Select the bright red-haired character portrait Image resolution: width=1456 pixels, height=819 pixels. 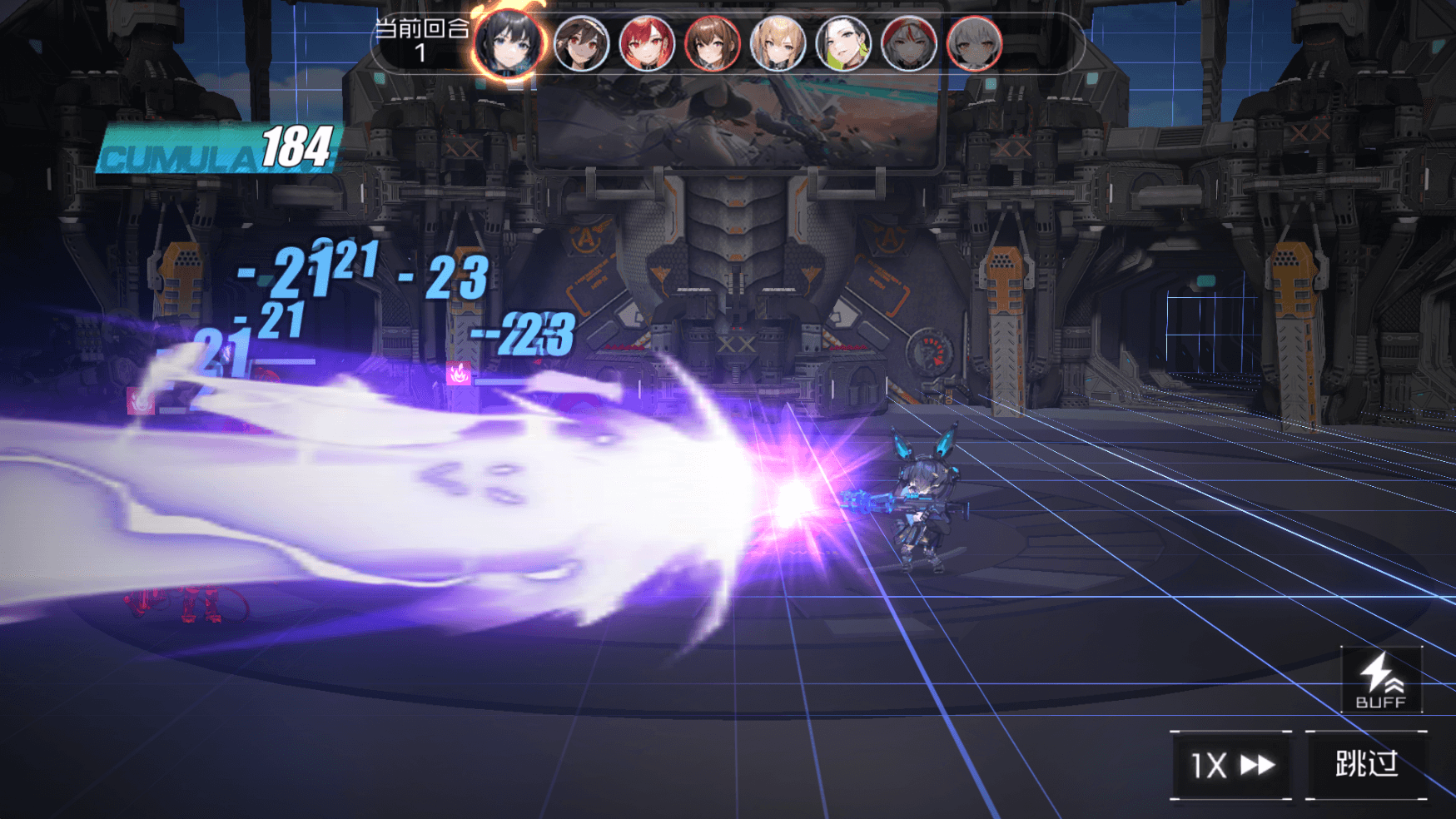pyautogui.click(x=647, y=43)
